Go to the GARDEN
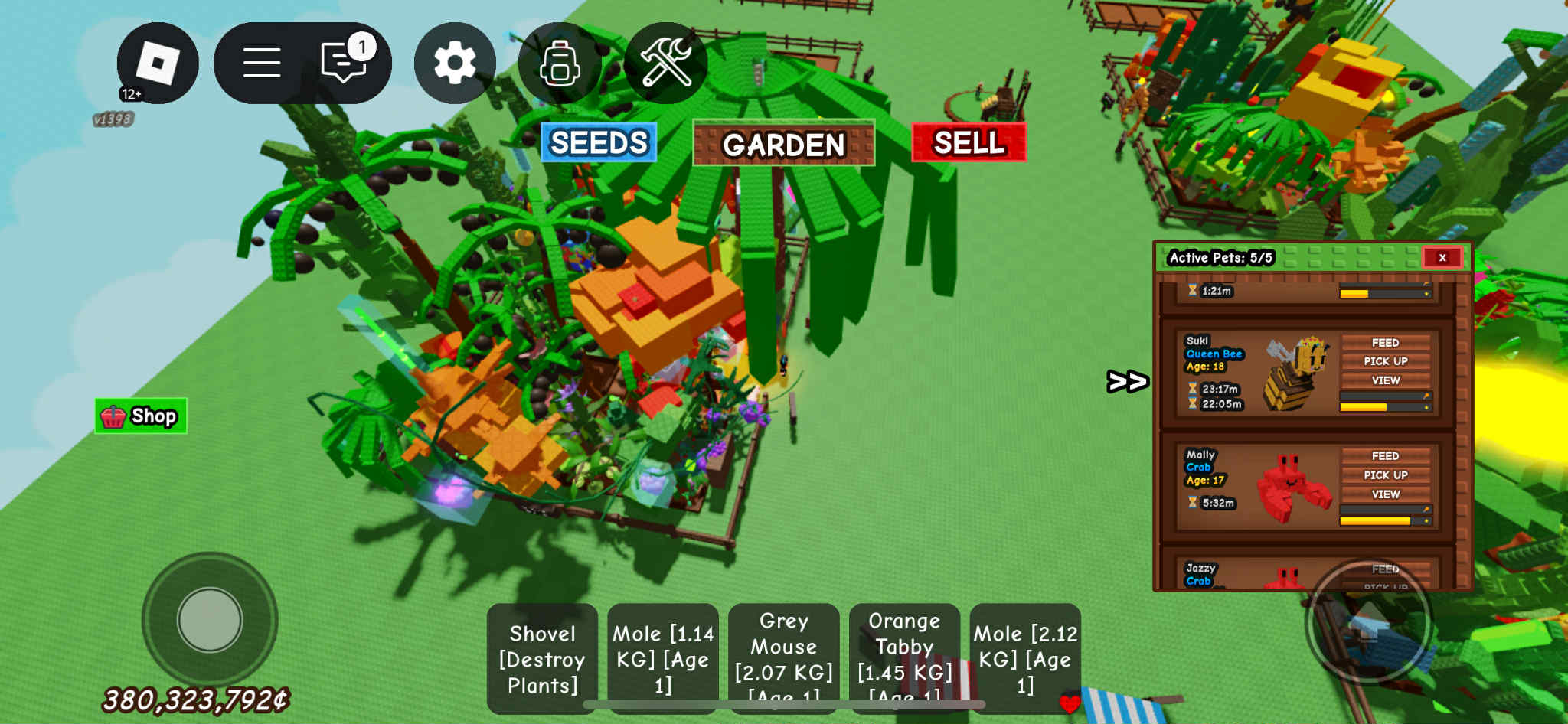The image size is (1568, 724). pos(783,144)
